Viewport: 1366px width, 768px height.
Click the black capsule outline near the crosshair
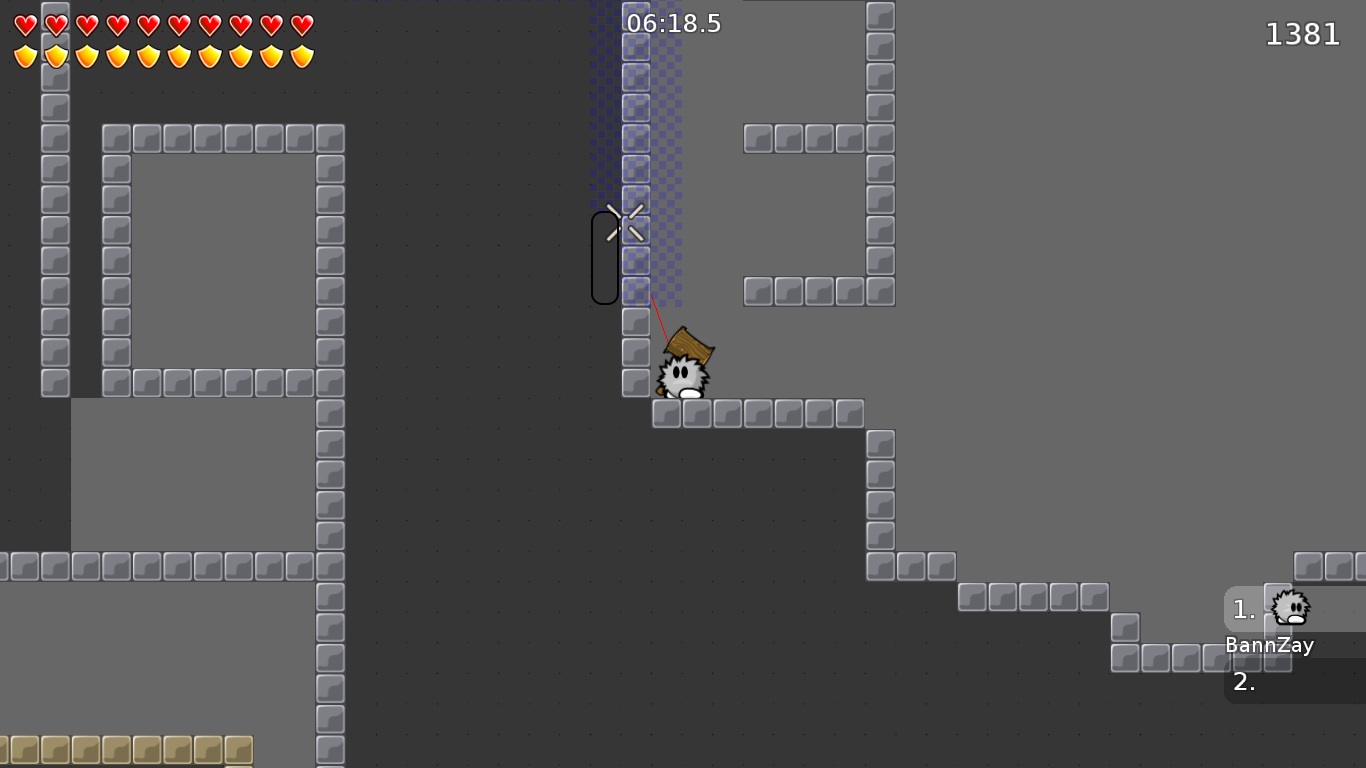pyautogui.click(x=605, y=255)
